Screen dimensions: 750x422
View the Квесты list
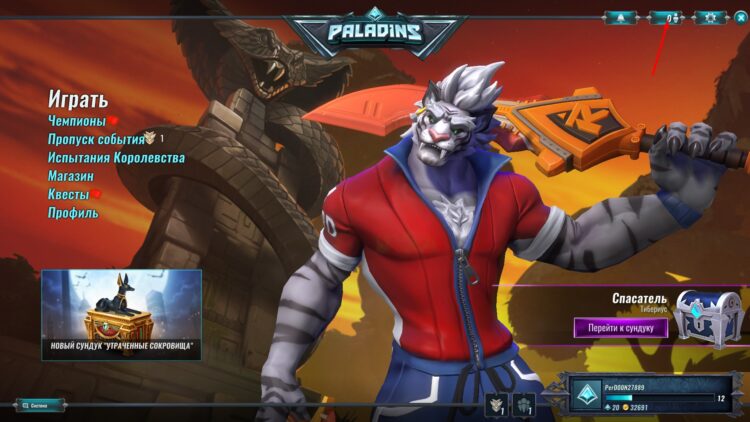(x=69, y=194)
